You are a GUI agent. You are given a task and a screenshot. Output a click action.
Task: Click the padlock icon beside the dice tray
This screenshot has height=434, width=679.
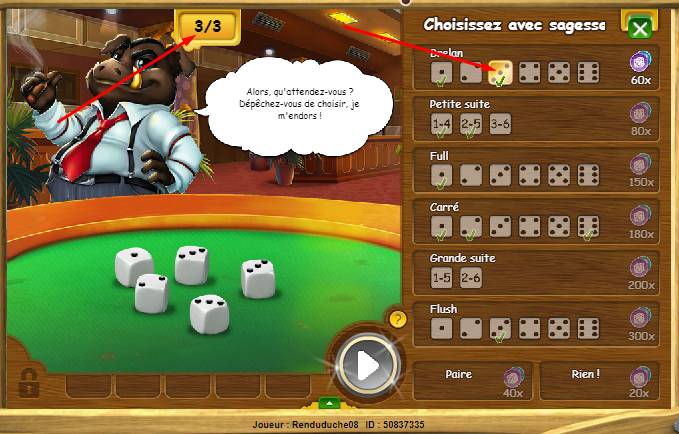click(x=30, y=381)
